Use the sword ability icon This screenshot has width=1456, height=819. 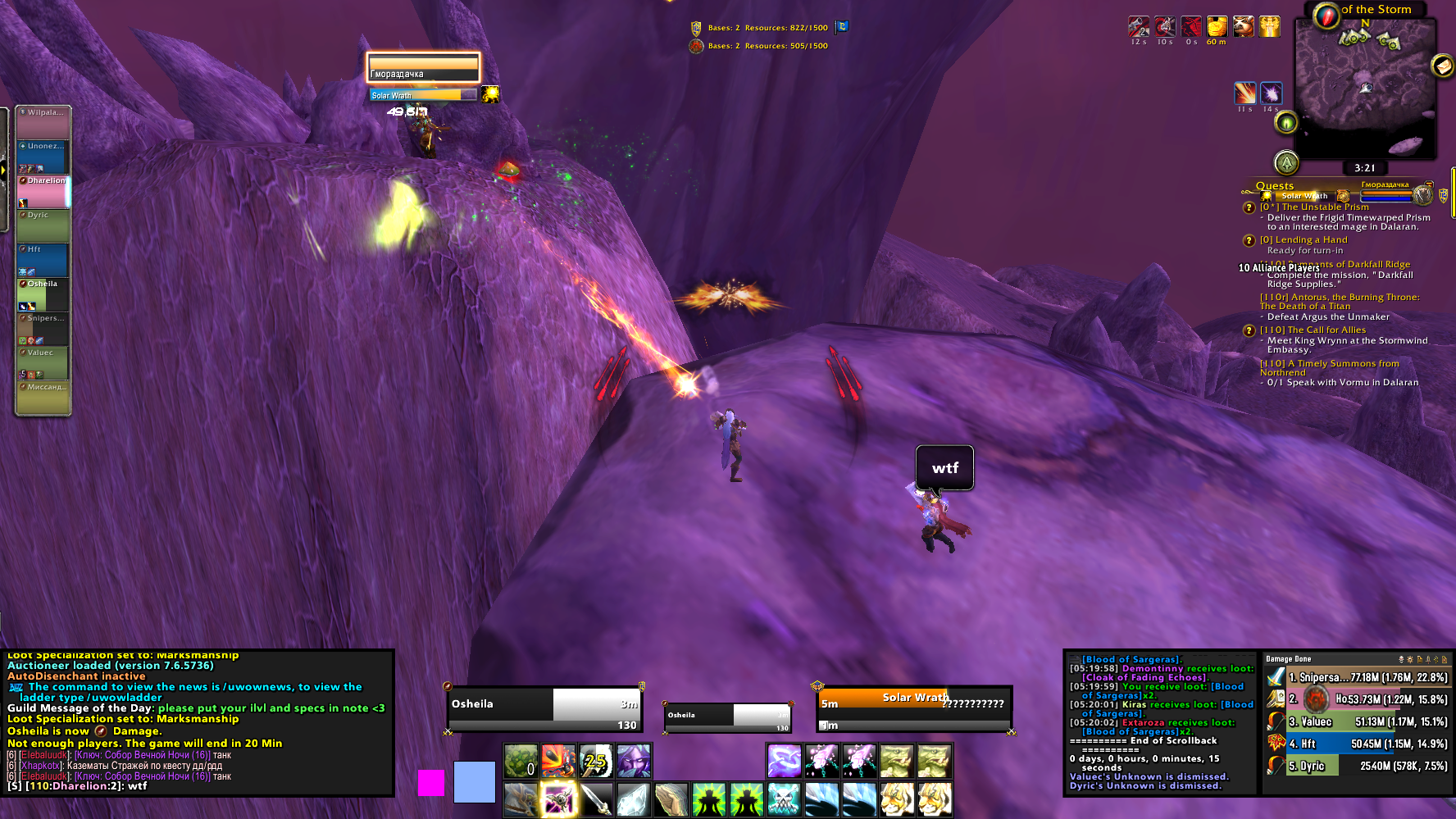(x=596, y=799)
